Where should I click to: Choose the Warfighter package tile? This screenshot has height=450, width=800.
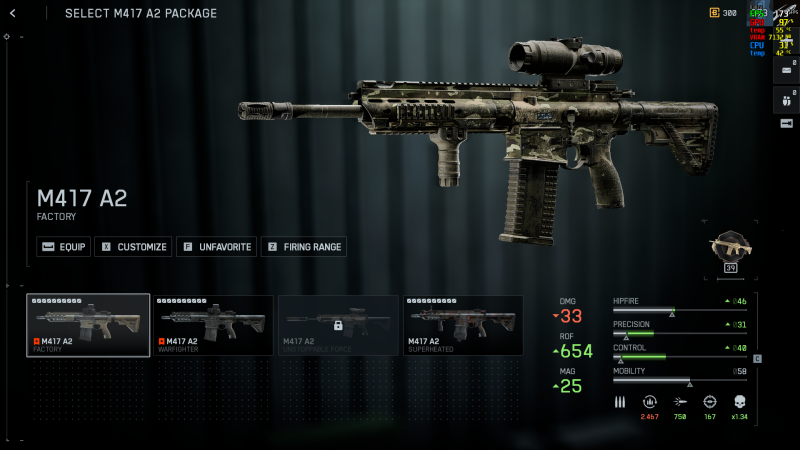pos(213,325)
